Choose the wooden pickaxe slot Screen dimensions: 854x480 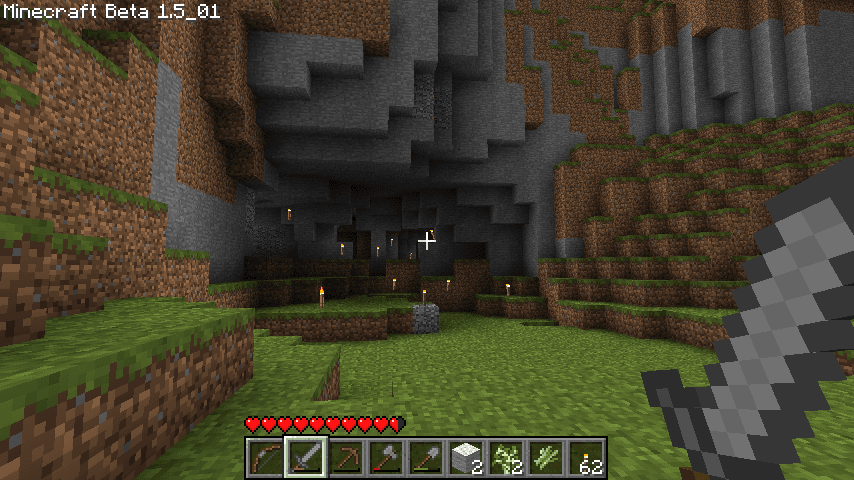tap(345, 458)
